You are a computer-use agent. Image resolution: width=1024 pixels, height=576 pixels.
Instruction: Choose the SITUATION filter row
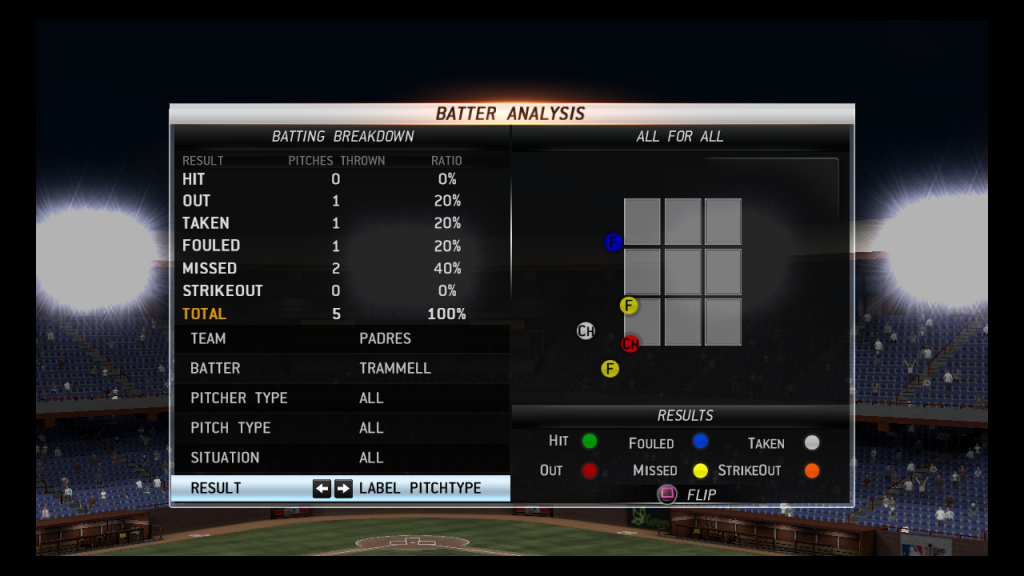tap(340, 458)
